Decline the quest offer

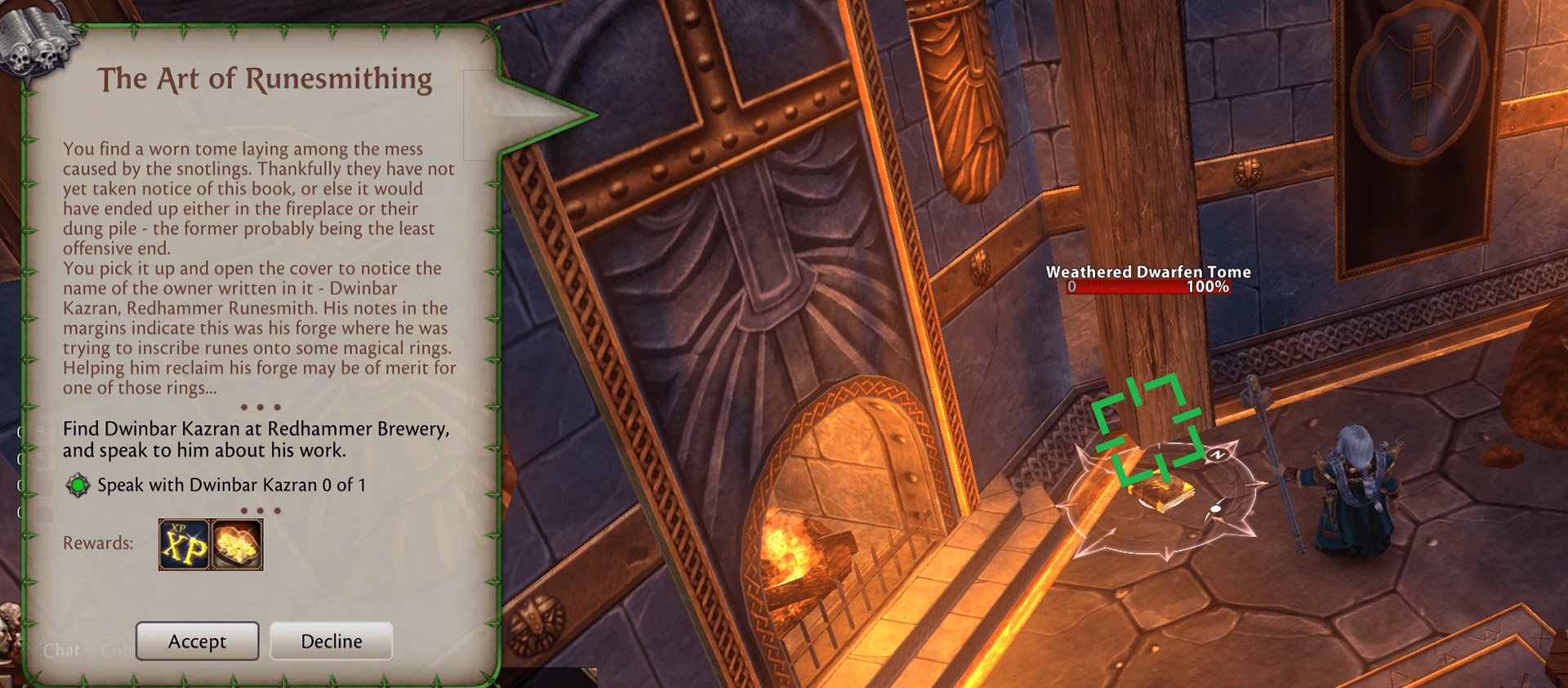click(x=331, y=641)
